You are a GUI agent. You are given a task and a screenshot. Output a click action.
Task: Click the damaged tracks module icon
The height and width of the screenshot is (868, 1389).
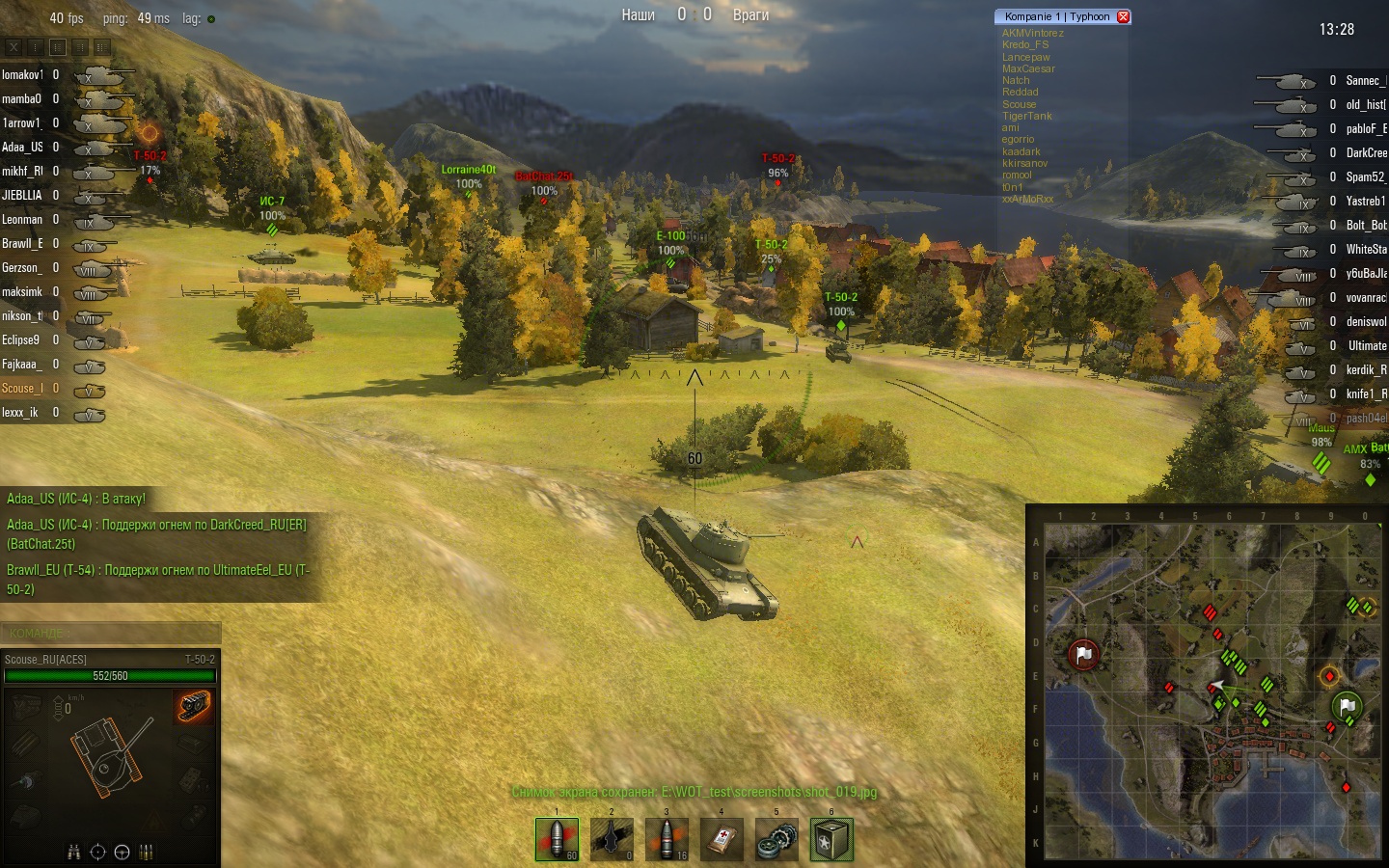click(194, 706)
